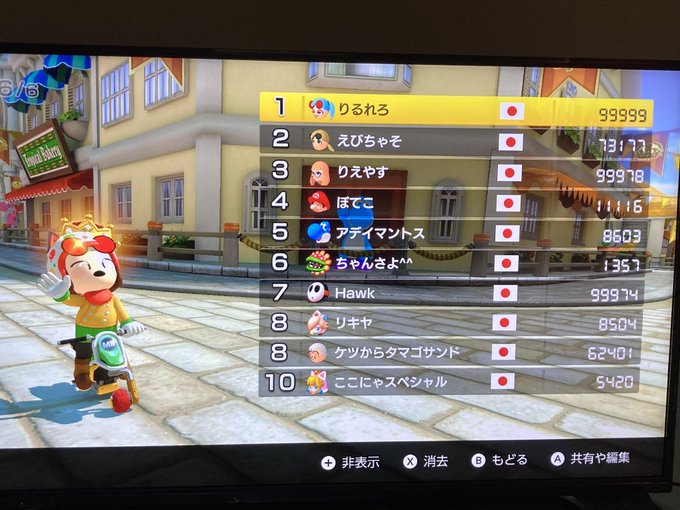
Task: Choose the えびちゃそ player row
Action: pos(455,141)
